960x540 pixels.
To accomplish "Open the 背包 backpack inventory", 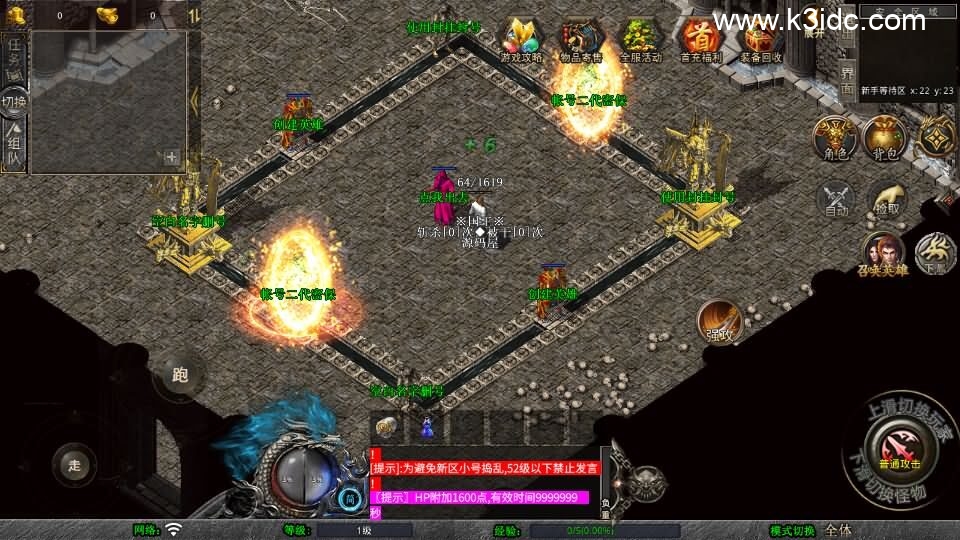I will pos(884,138).
